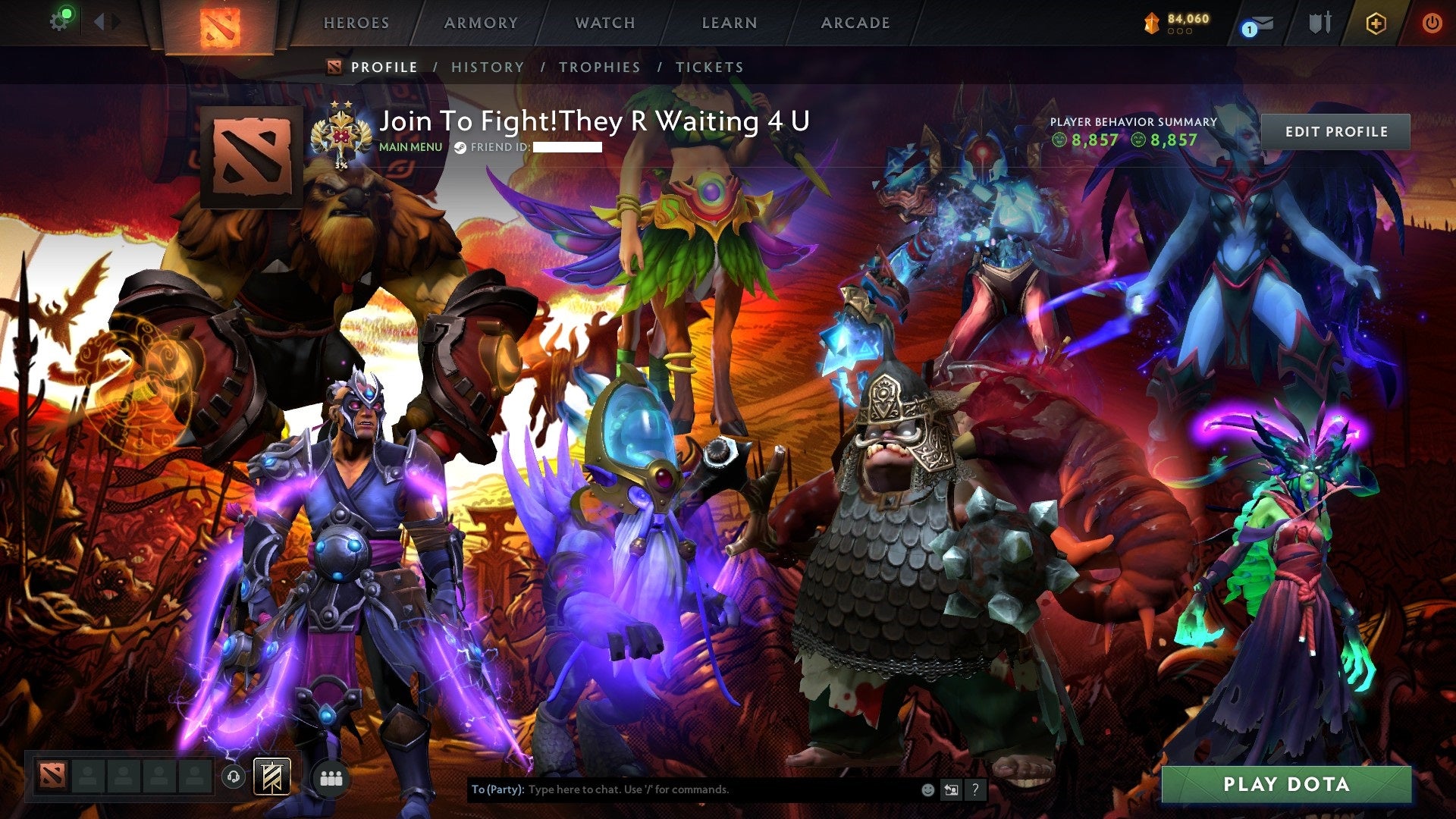This screenshot has height=819, width=1456.
Task: Open the Trophies tab
Action: (x=600, y=67)
